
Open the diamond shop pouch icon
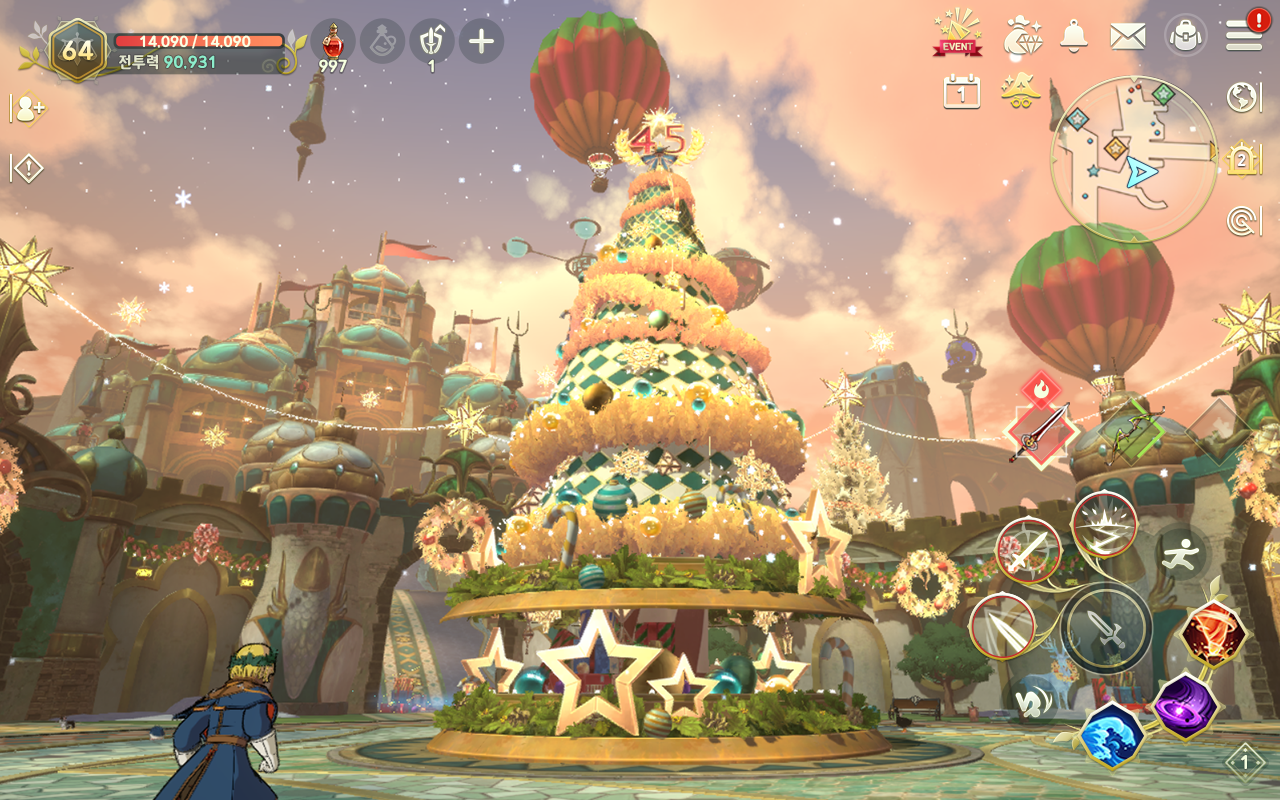tap(1022, 36)
